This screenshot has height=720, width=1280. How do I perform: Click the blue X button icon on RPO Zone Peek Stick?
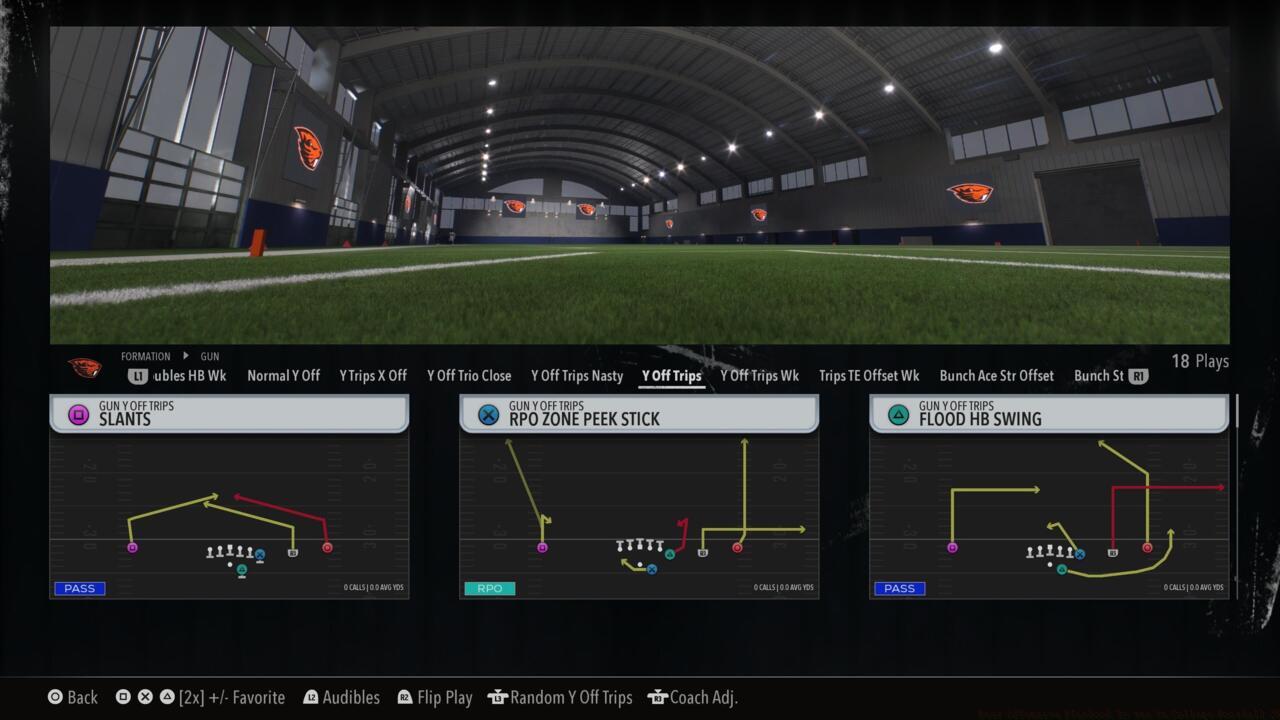(x=489, y=413)
